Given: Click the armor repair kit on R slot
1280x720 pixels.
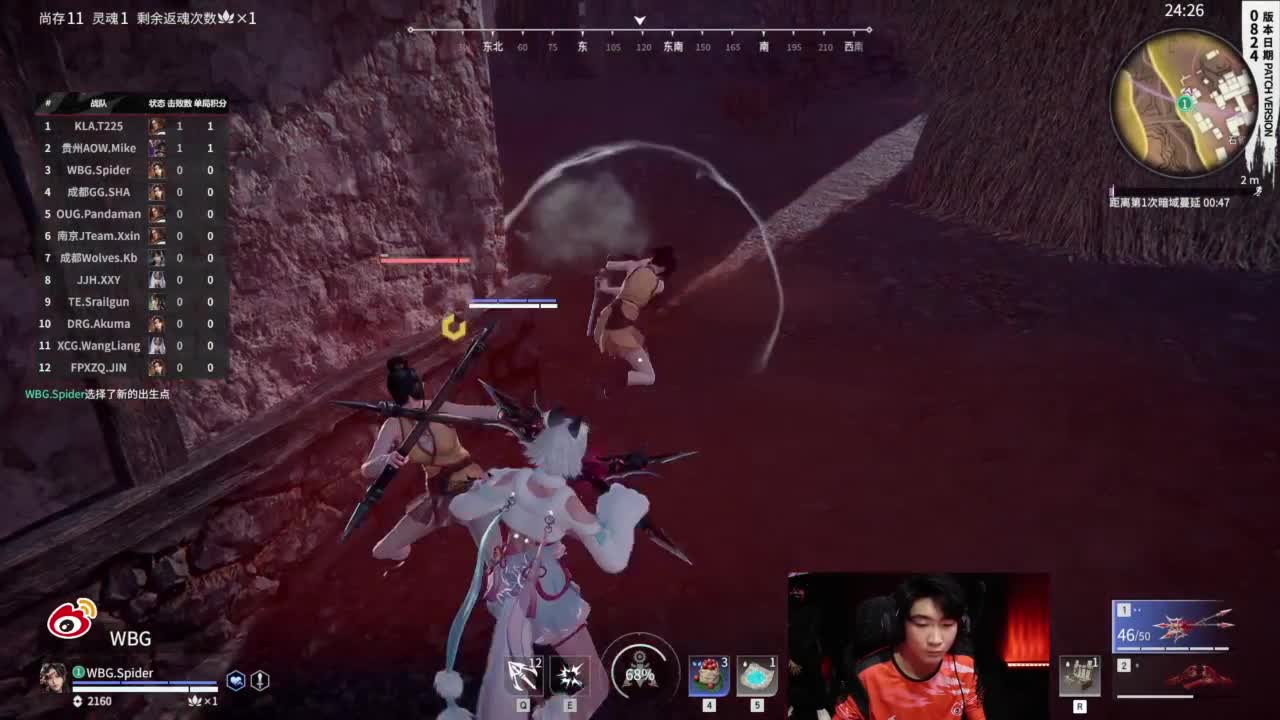Looking at the screenshot, I should (1078, 676).
